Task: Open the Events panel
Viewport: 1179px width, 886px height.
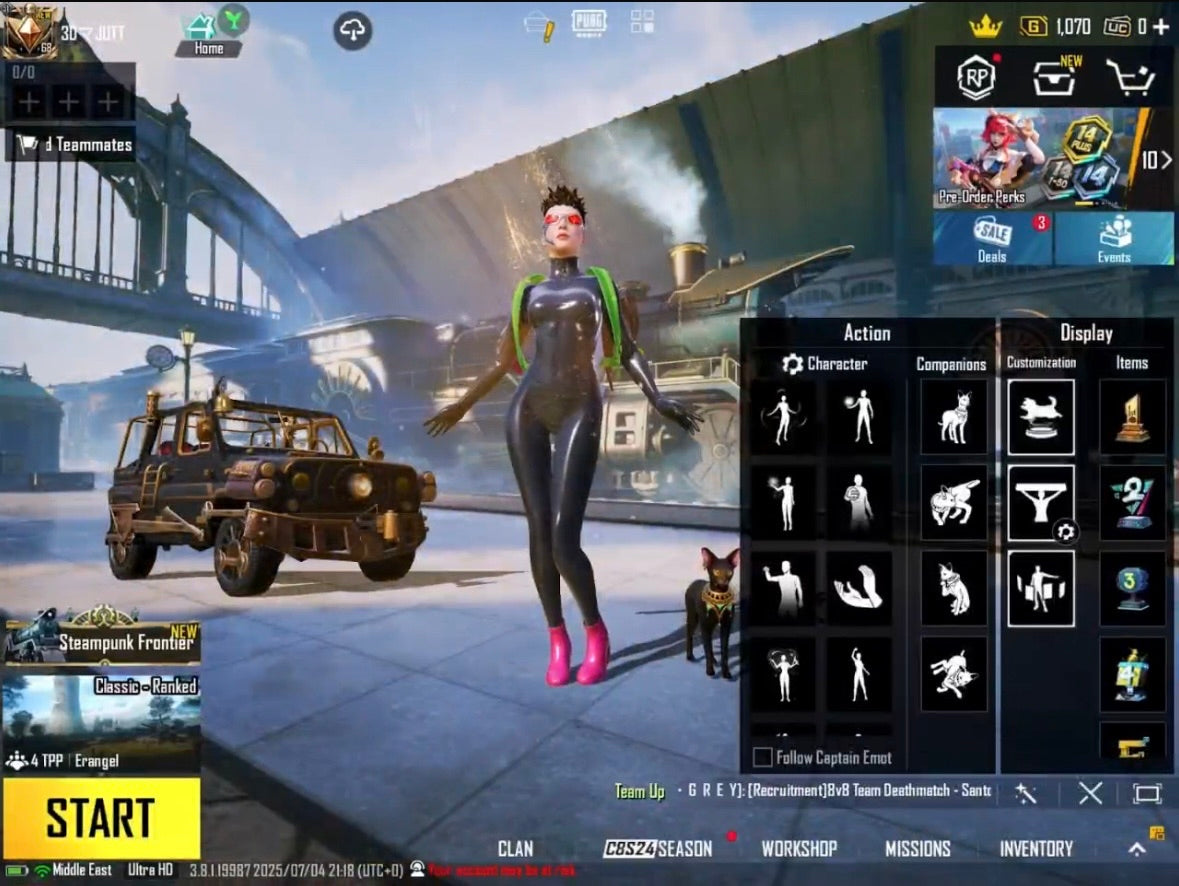Action: pyautogui.click(x=1114, y=240)
